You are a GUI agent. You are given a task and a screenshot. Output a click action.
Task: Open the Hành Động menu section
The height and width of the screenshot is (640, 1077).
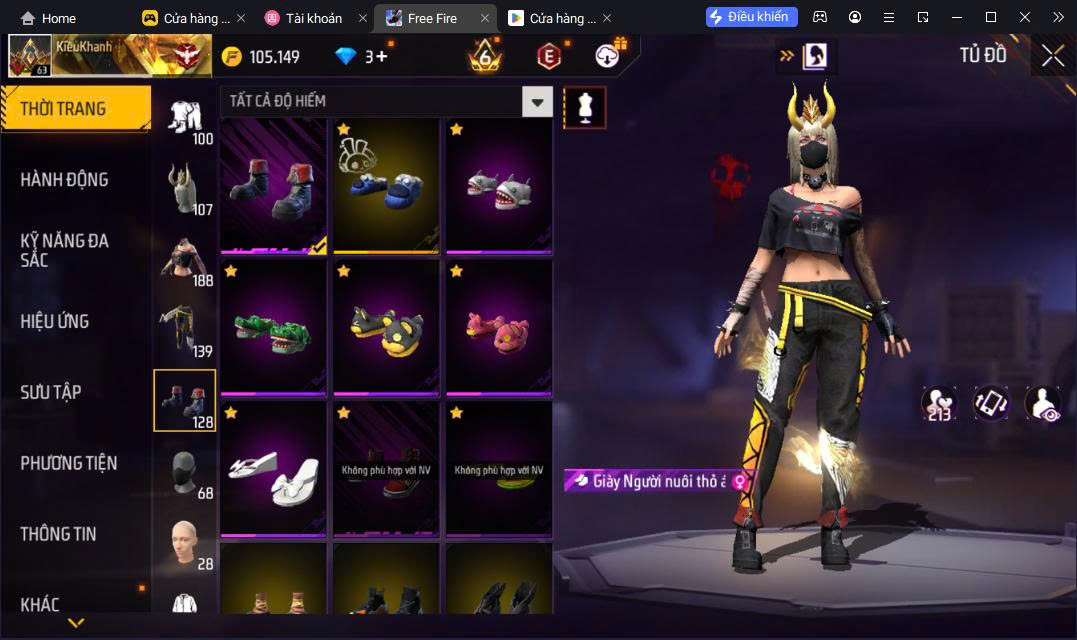[65, 180]
